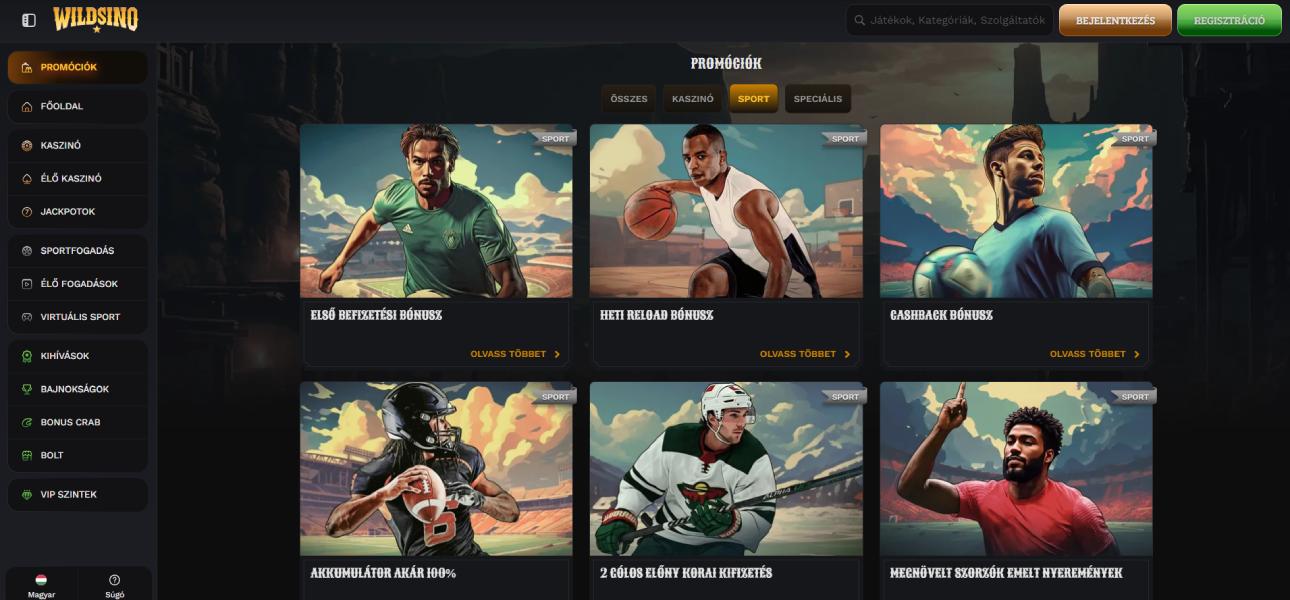The height and width of the screenshot is (600, 1290).
Task: Switch to the Összes promotions tab
Action: [x=629, y=99]
